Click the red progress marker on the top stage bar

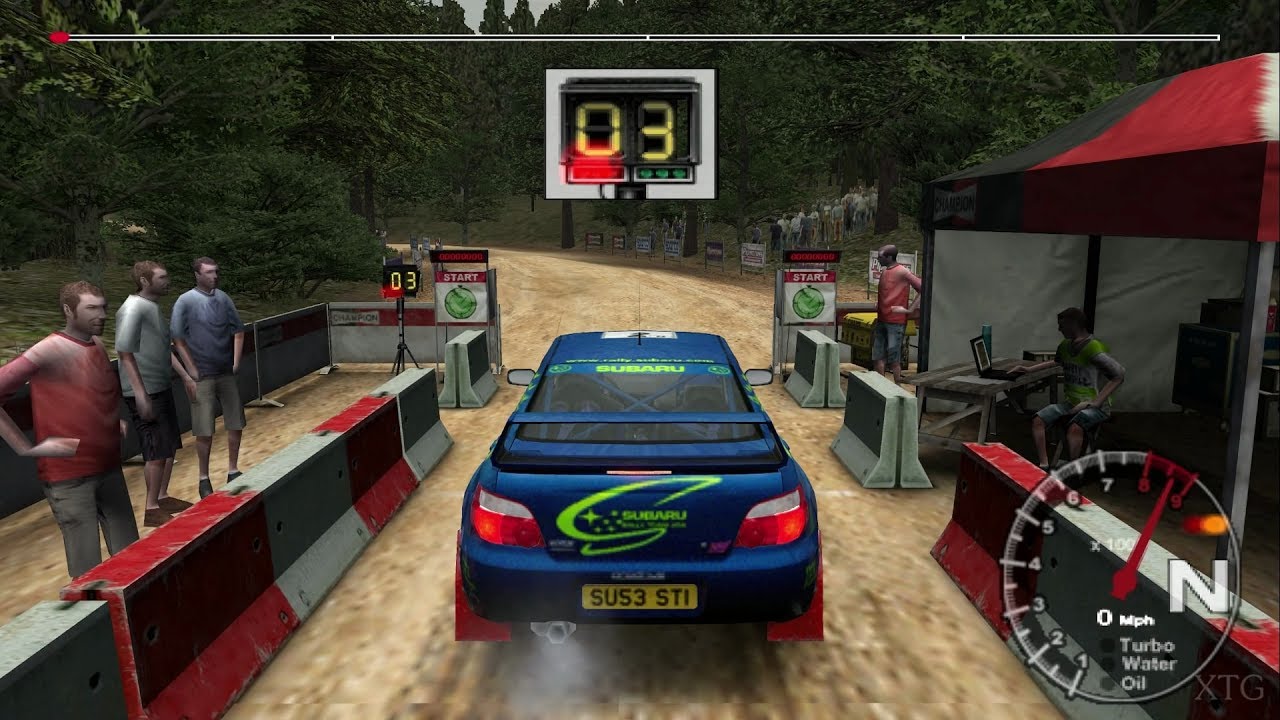click(x=60, y=36)
